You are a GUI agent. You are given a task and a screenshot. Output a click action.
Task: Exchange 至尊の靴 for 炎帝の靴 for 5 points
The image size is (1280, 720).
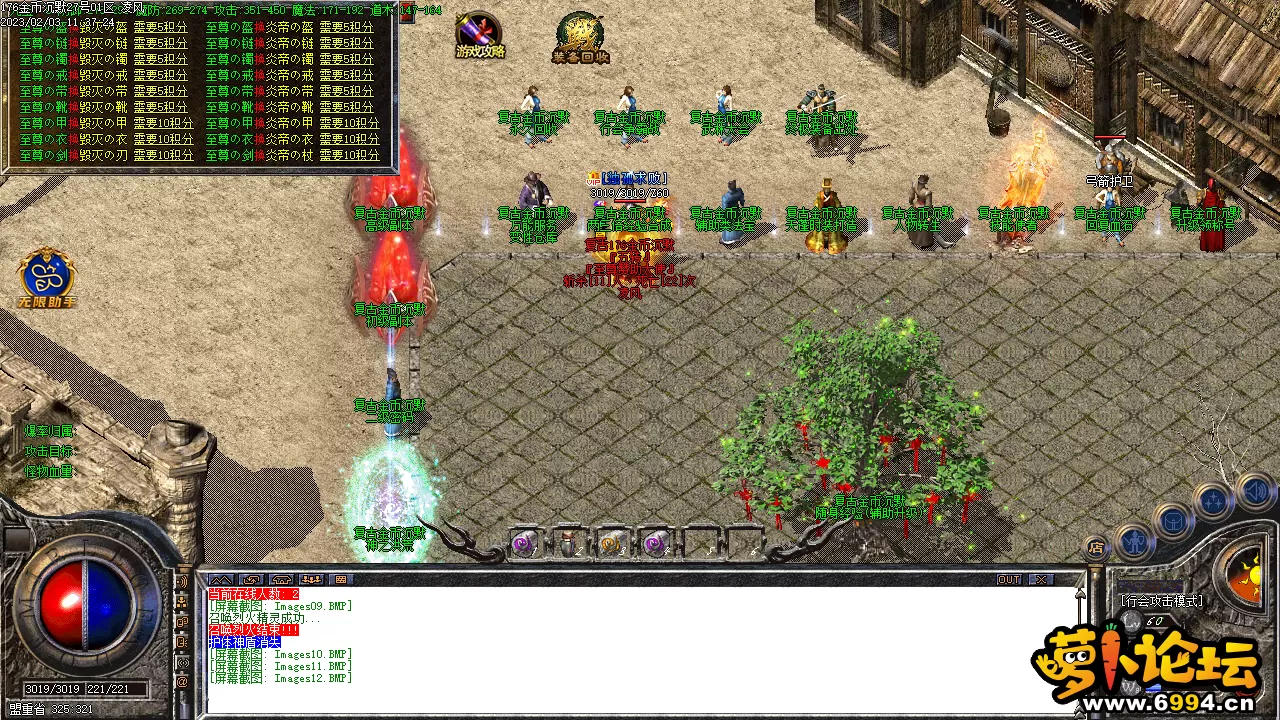[347, 107]
